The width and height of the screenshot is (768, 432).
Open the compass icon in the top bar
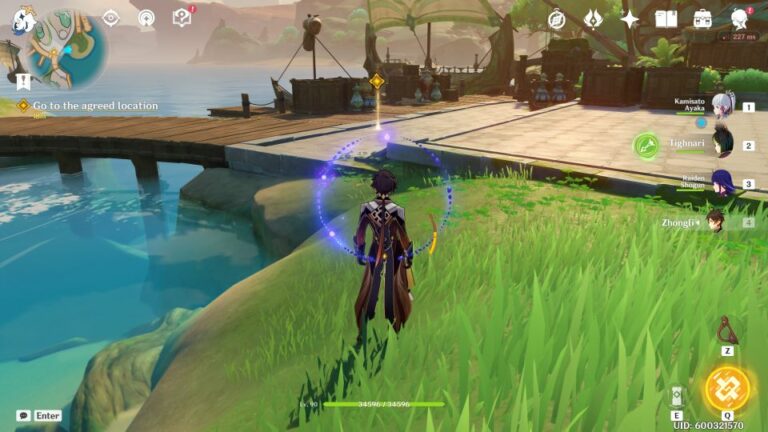pos(557,19)
